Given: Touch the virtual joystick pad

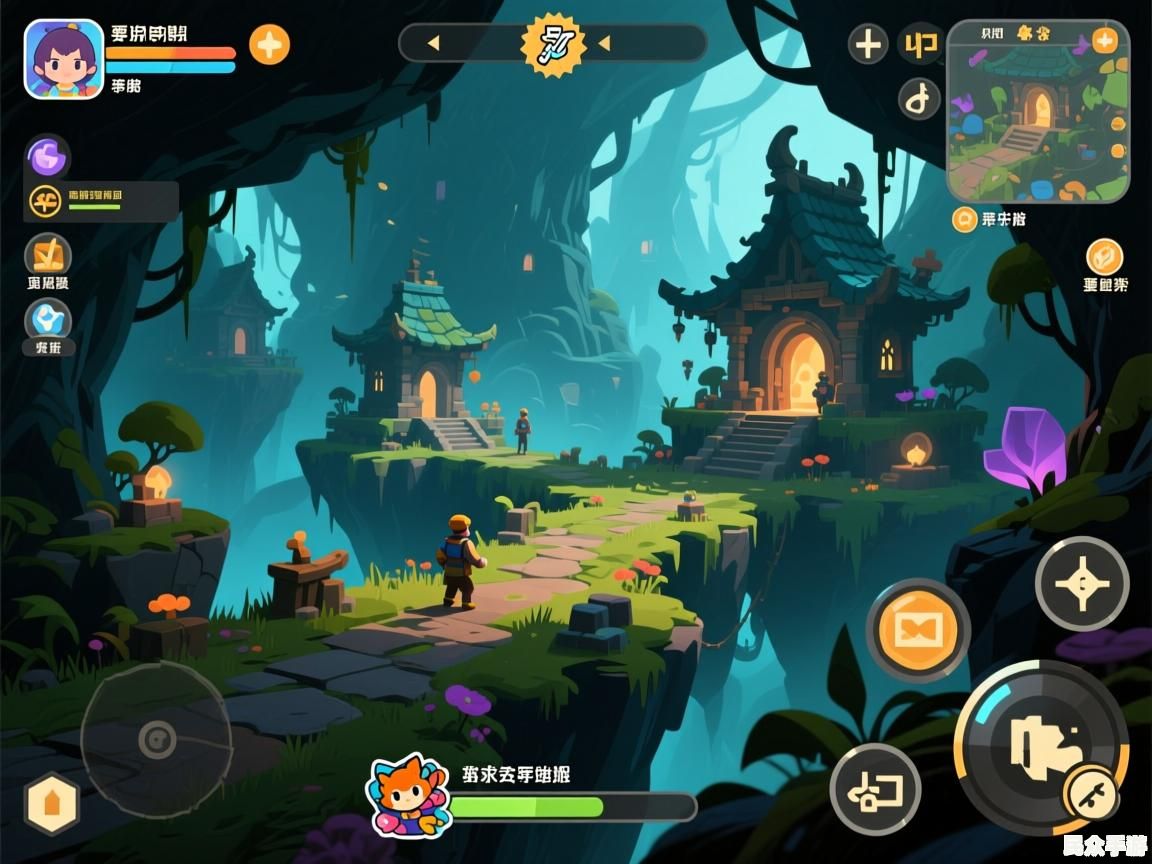Looking at the screenshot, I should coord(156,740).
